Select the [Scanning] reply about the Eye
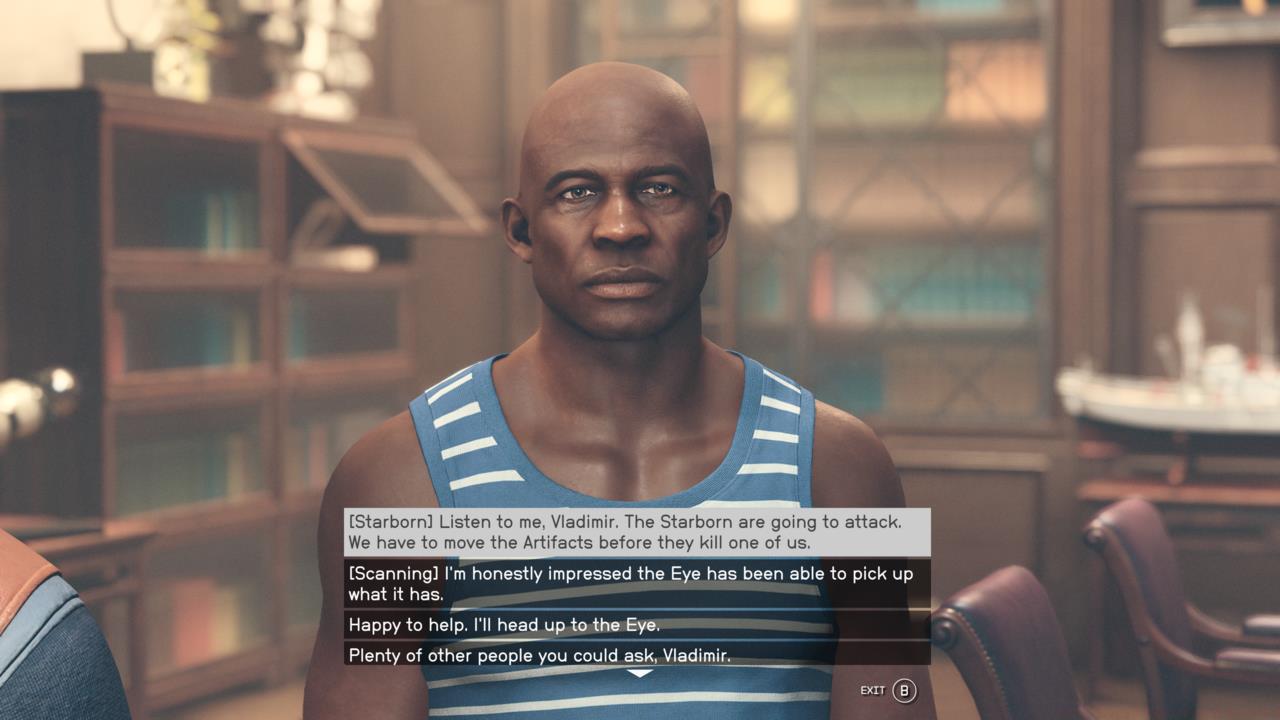The image size is (1280, 720). tap(637, 584)
